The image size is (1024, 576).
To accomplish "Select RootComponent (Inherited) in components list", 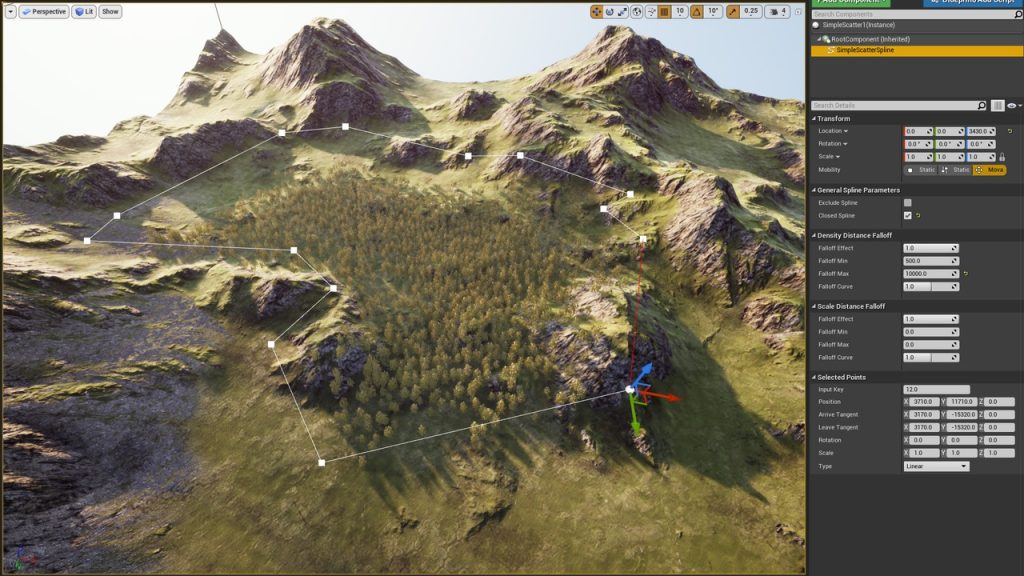I will click(x=870, y=39).
